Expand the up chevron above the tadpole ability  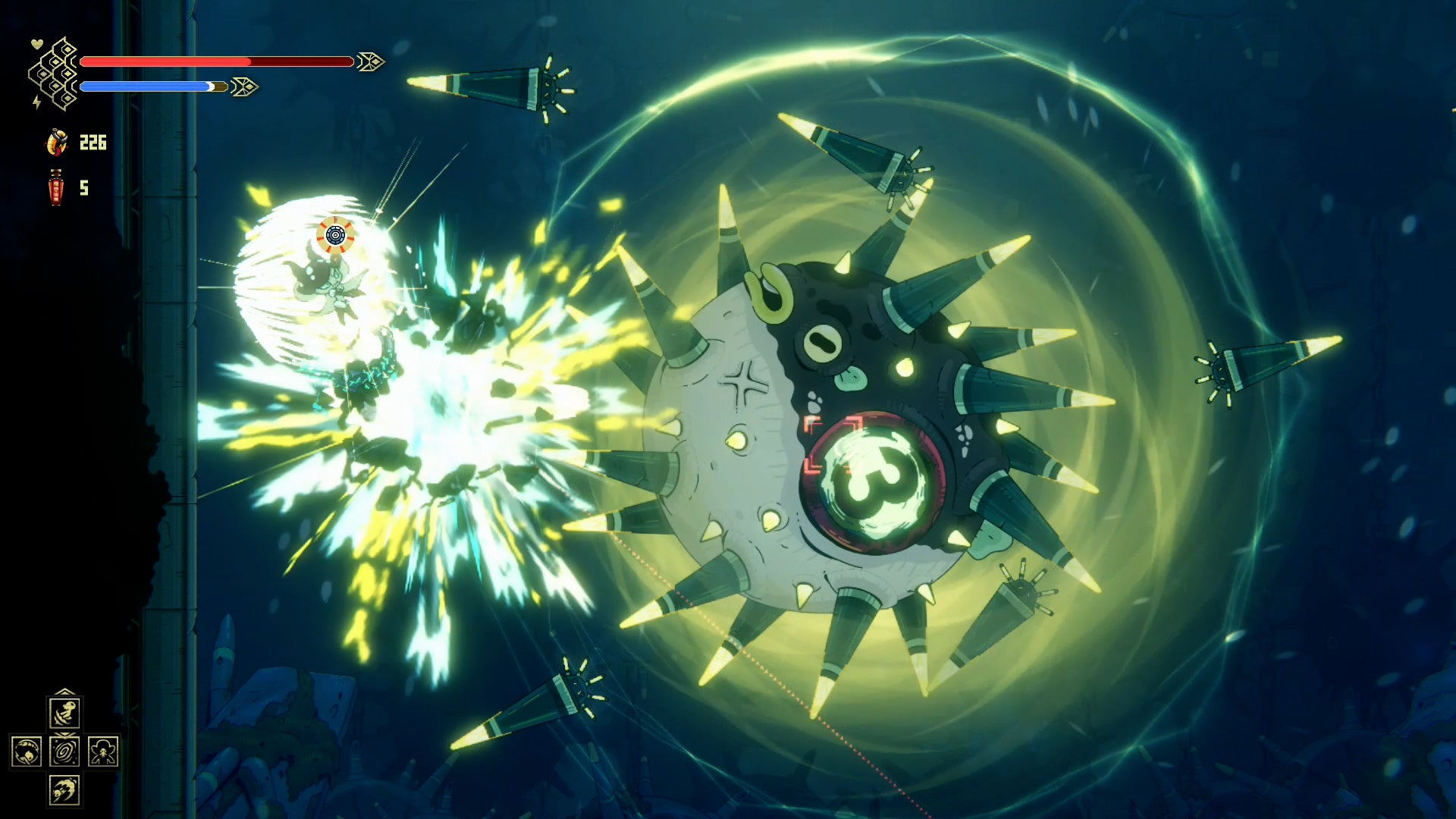64,691
